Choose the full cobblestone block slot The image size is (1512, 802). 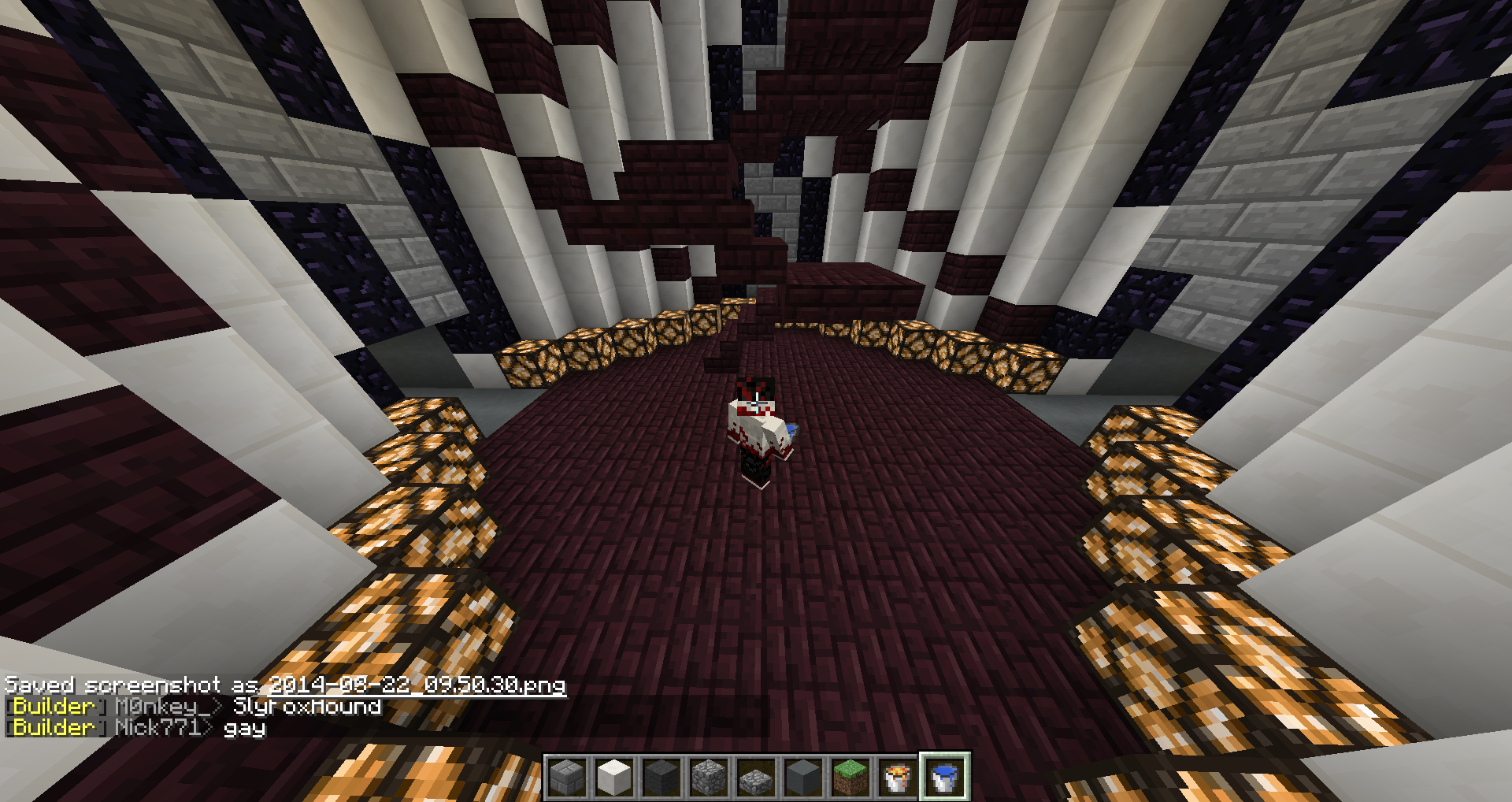[x=709, y=777]
